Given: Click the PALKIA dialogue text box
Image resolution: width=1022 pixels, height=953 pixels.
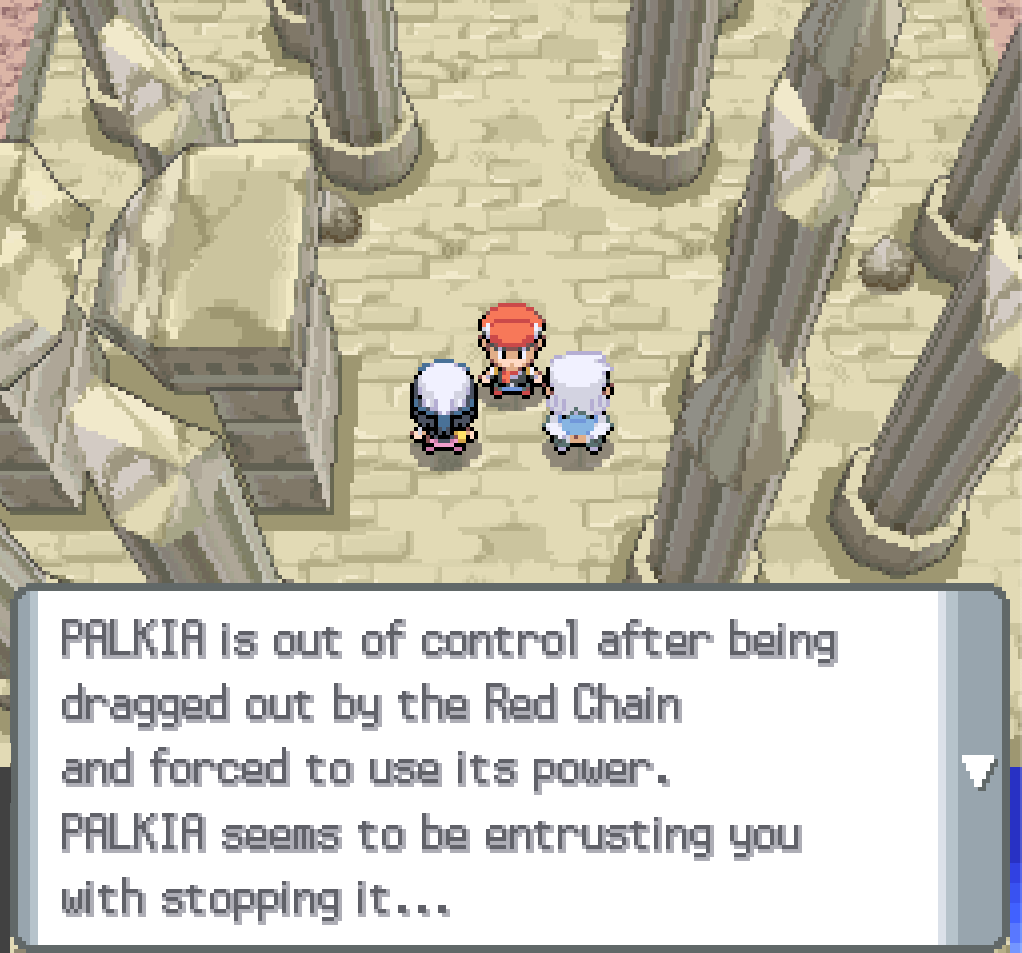Looking at the screenshot, I should coord(480,768).
